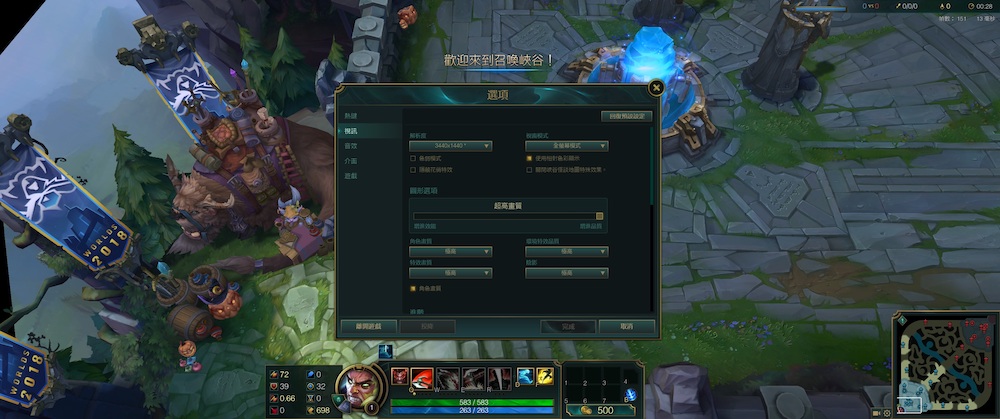Close the options window with the X
The height and width of the screenshot is (419, 1000).
pyautogui.click(x=656, y=88)
